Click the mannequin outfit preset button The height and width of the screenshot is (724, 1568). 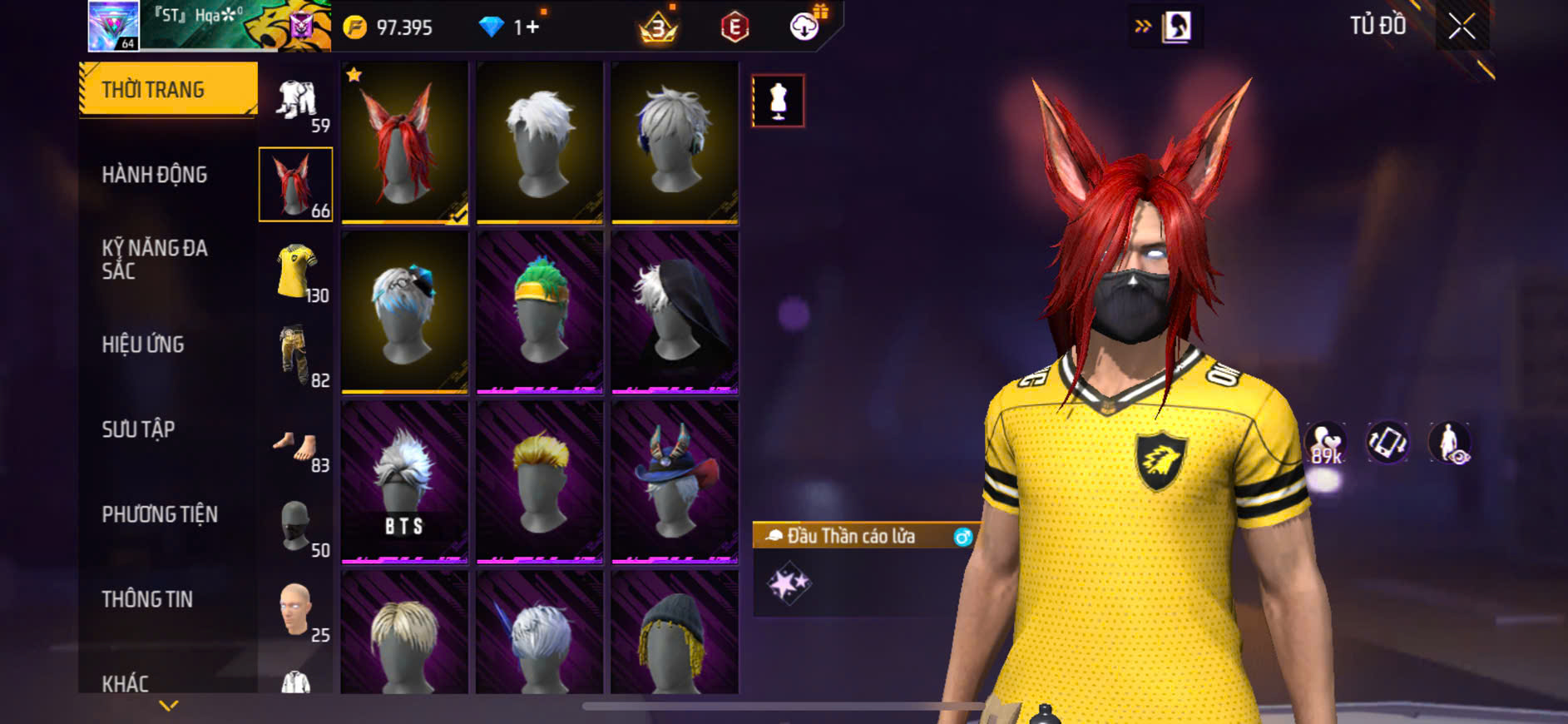pos(778,101)
